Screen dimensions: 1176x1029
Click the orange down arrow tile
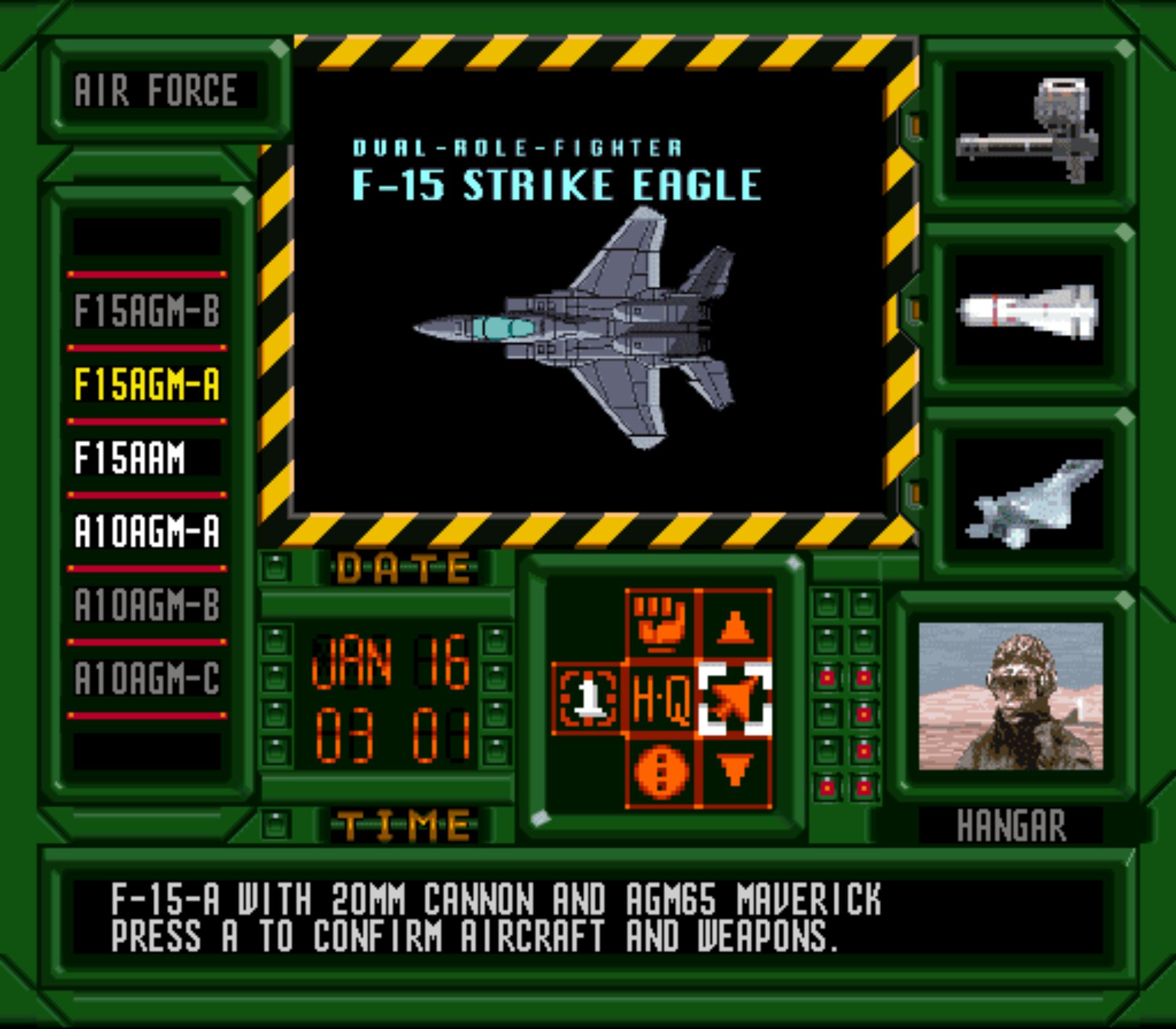[735, 771]
